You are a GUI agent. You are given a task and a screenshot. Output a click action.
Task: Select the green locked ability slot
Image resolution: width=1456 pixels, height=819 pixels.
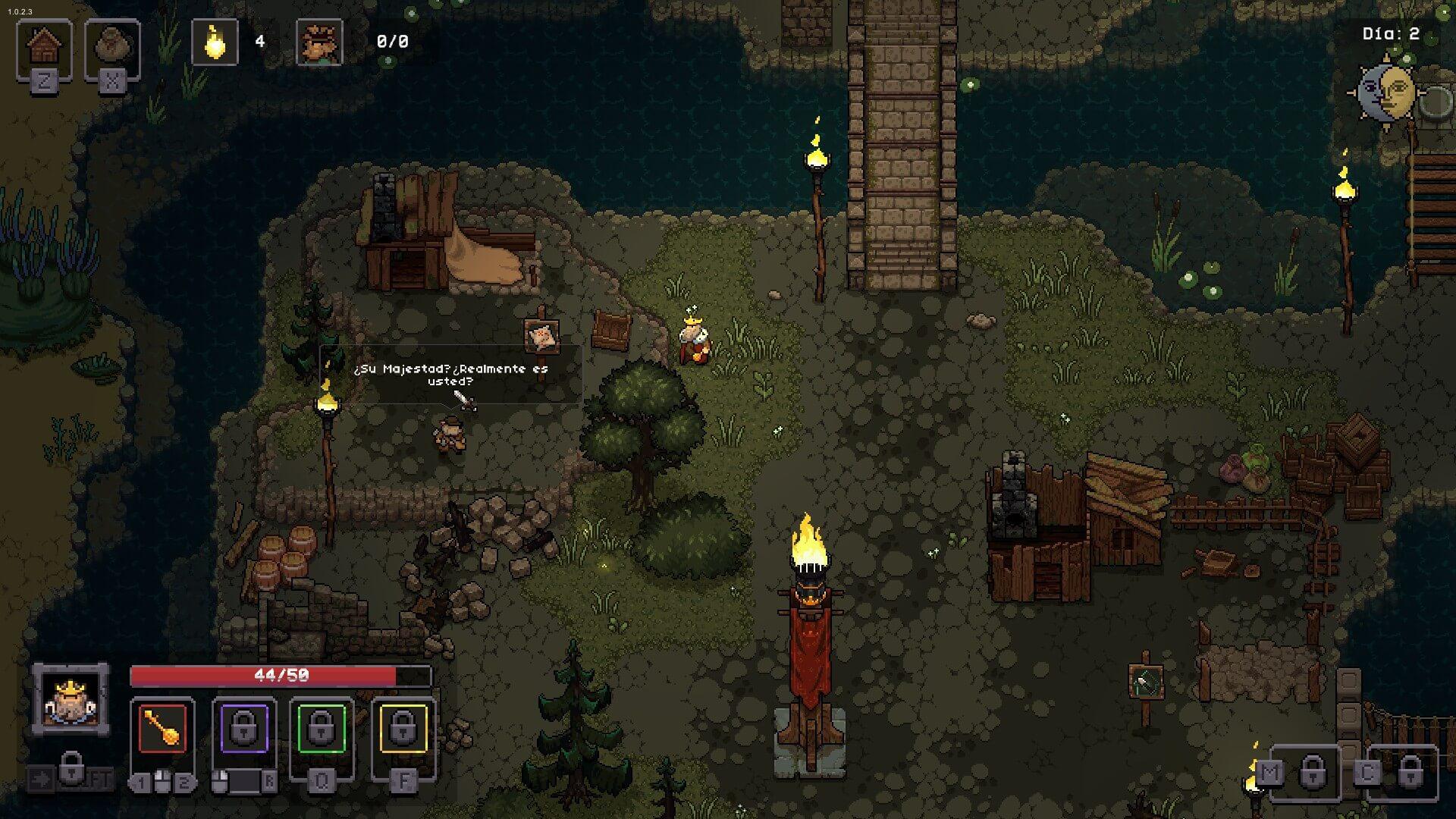pos(322,730)
